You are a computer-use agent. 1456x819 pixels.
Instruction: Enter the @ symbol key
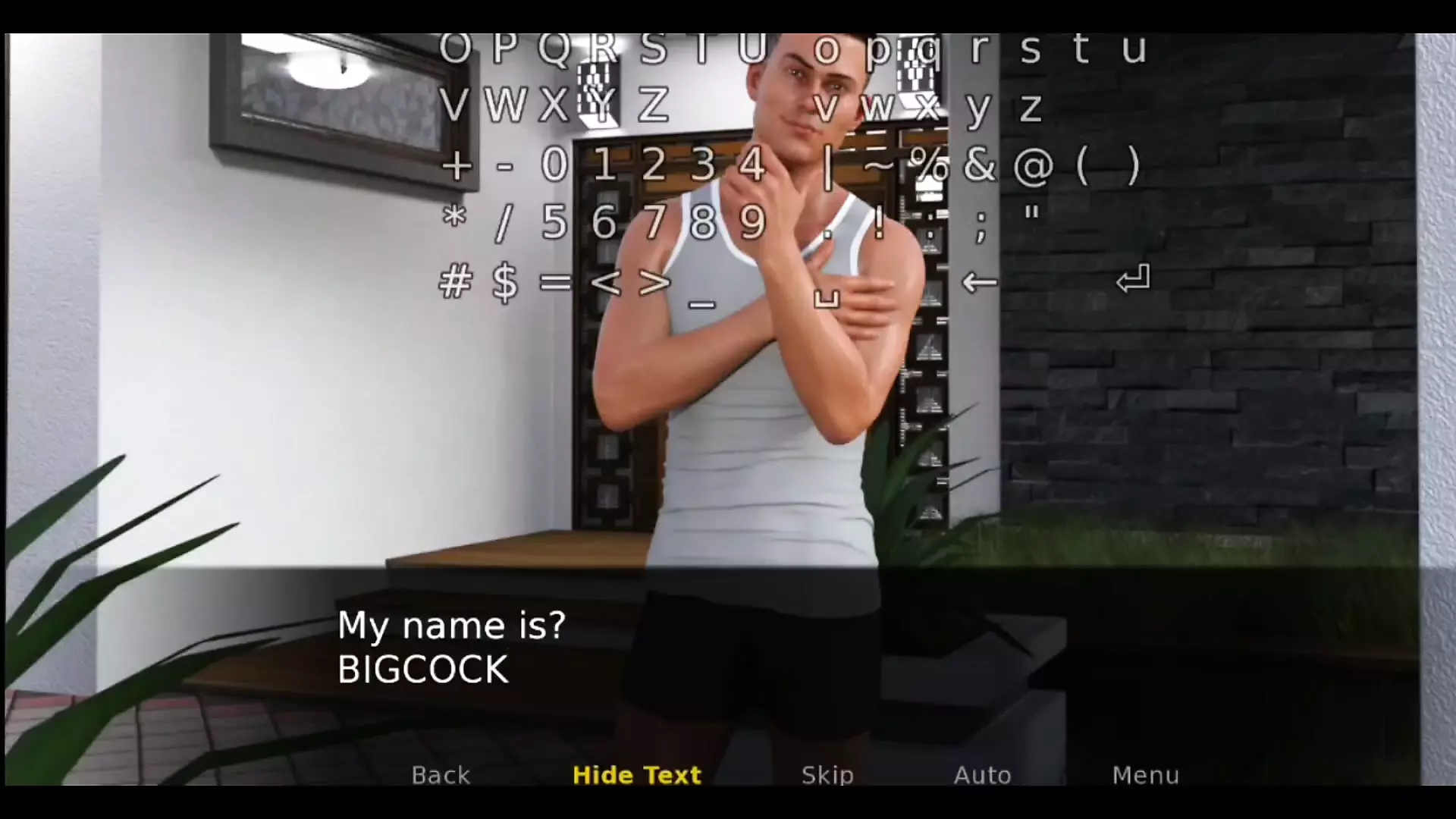point(1033,165)
